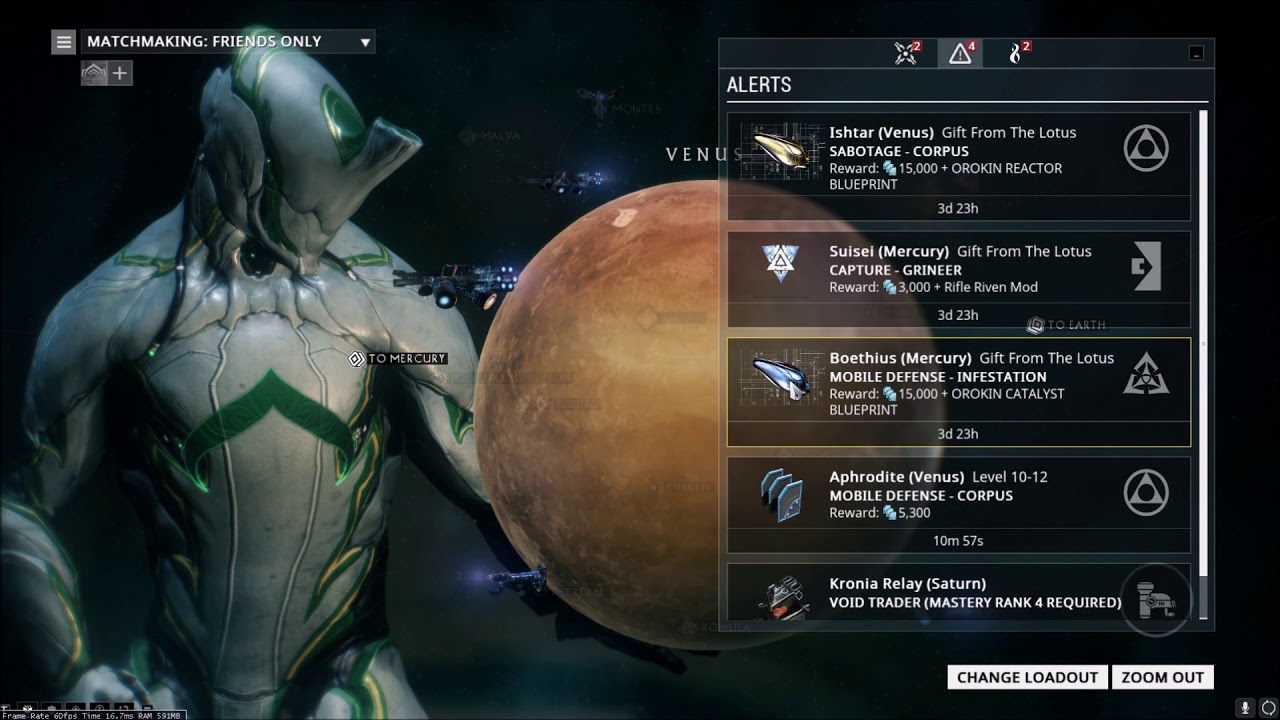This screenshot has width=1280, height=720.
Task: Invite a squad member with plus button
Action: (120, 73)
